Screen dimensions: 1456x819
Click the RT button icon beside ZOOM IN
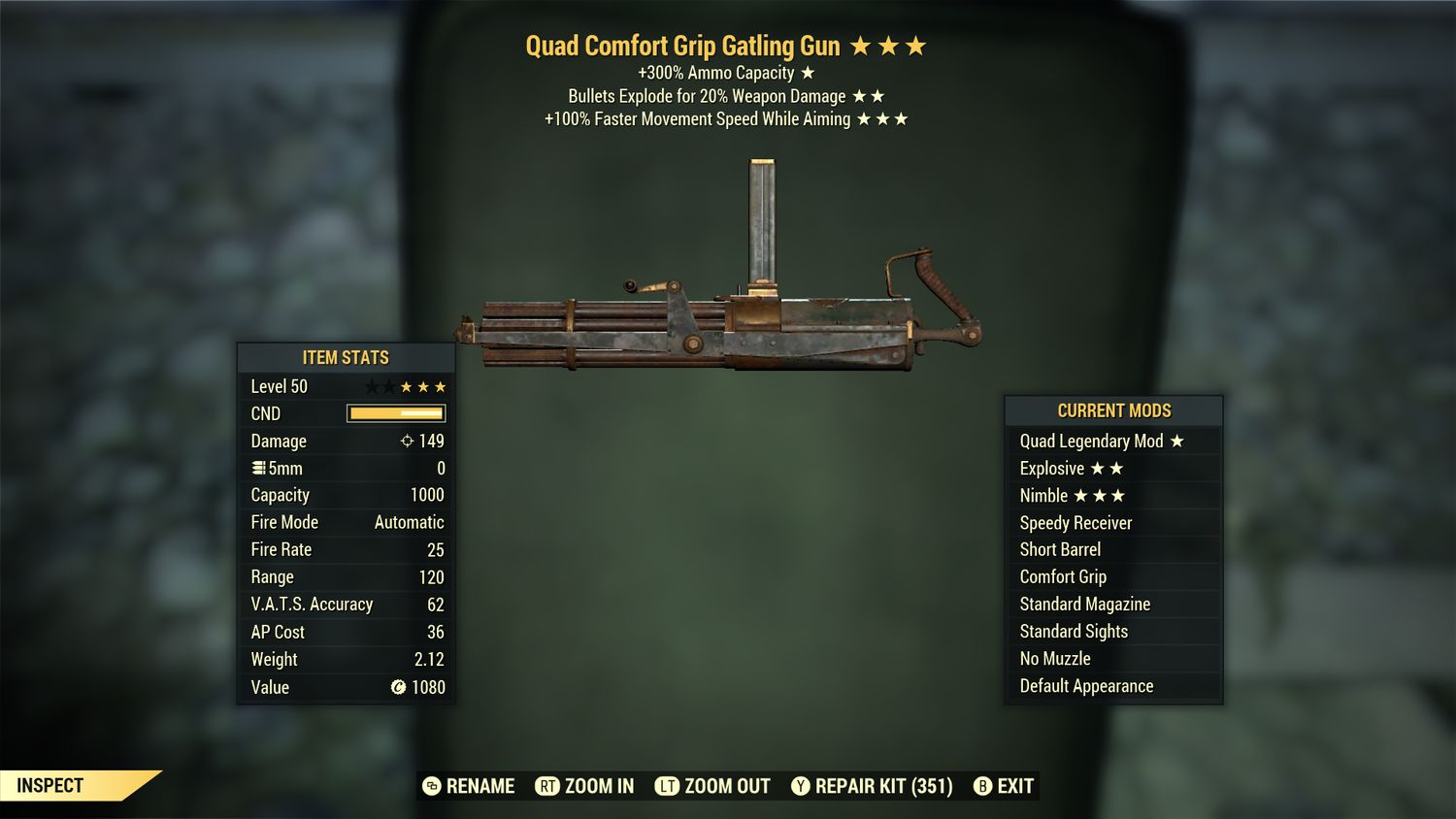548,786
